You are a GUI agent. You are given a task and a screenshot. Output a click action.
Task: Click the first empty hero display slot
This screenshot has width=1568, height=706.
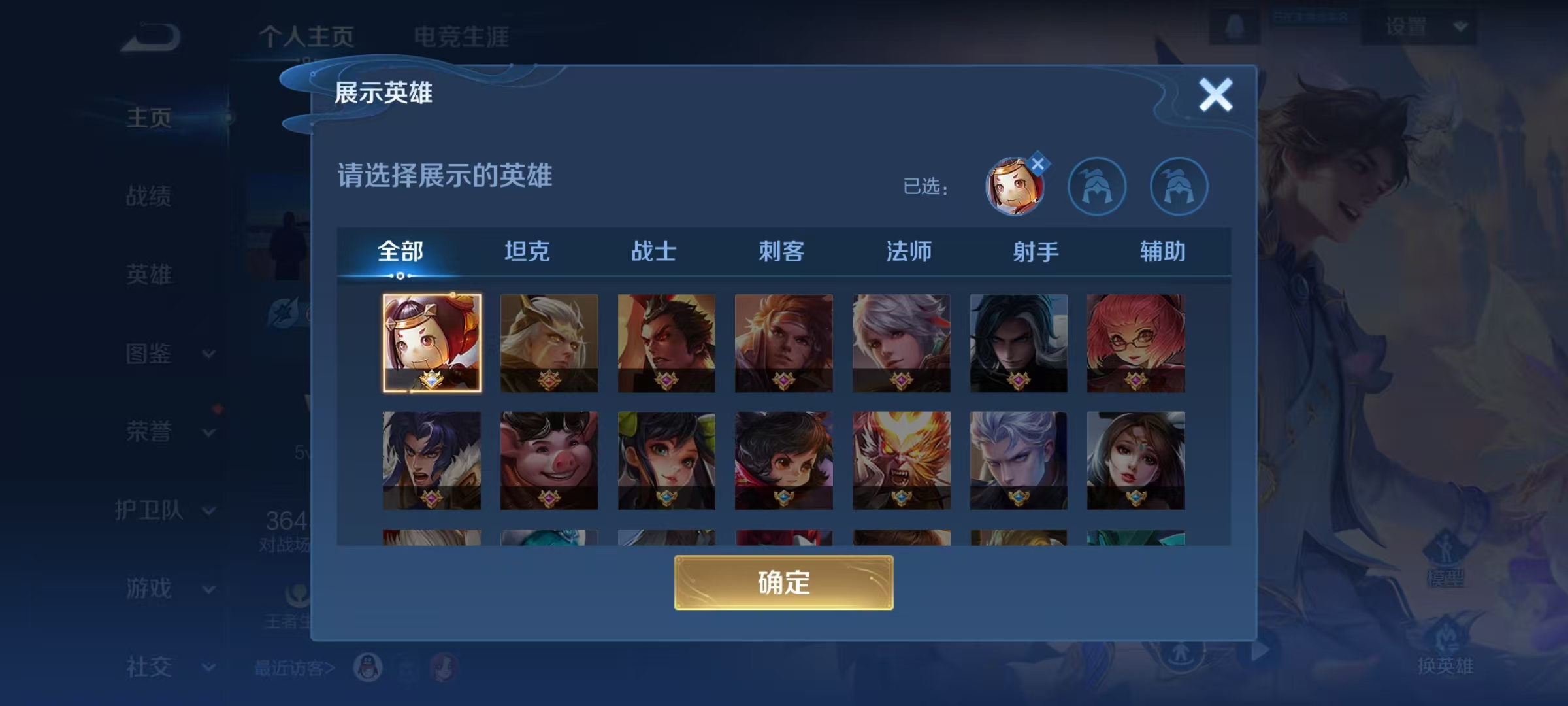pyautogui.click(x=1097, y=186)
